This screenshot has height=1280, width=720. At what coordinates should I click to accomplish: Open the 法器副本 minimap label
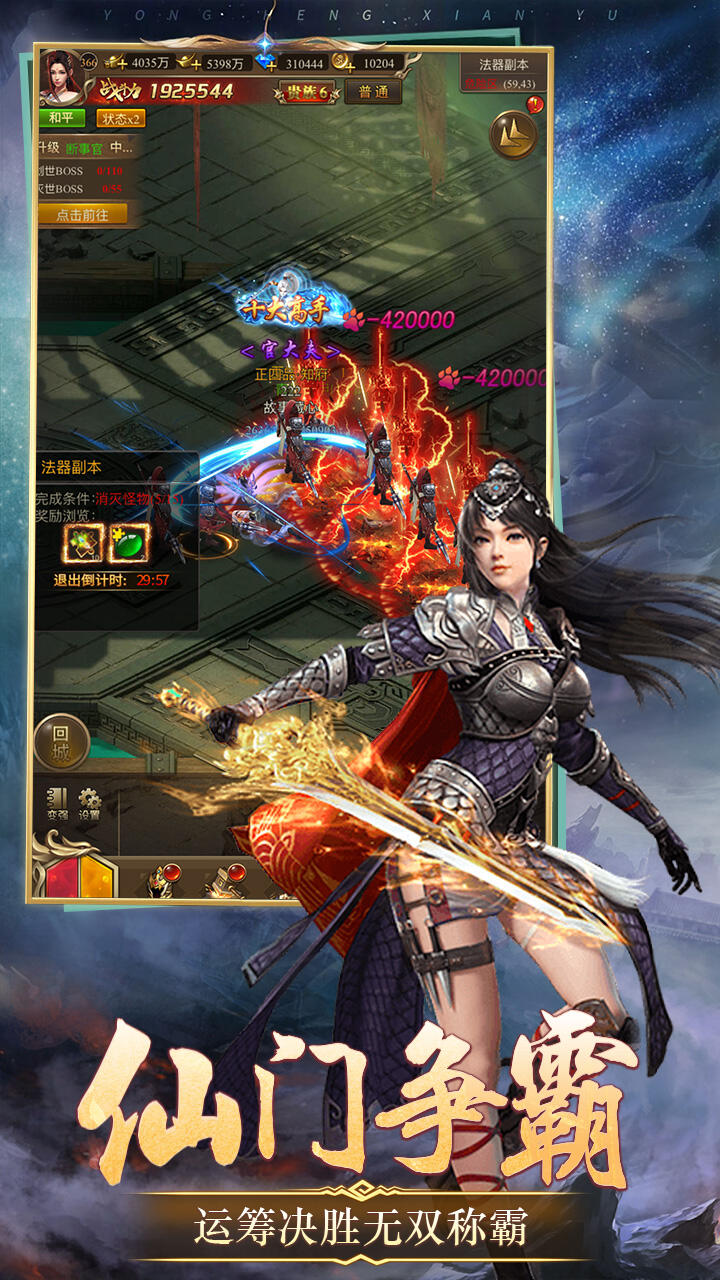(x=504, y=64)
